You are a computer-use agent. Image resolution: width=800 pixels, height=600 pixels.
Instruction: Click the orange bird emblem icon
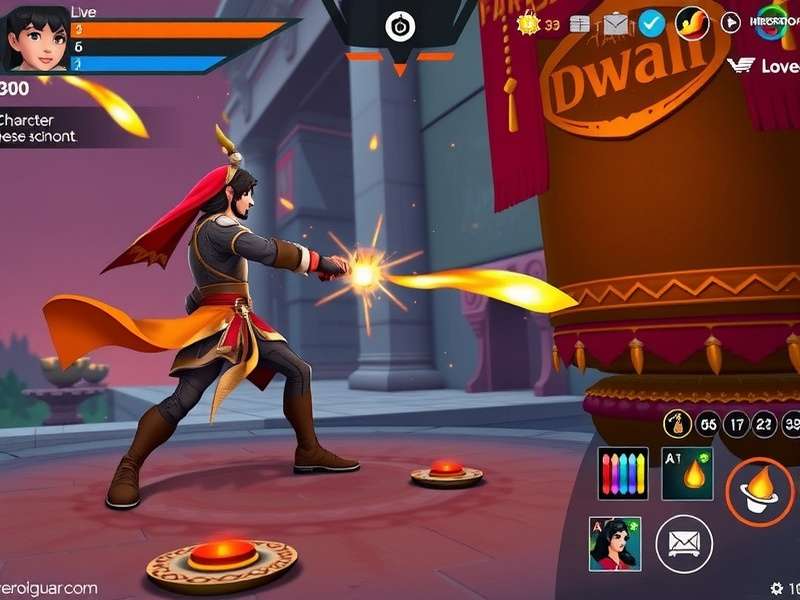[x=692, y=22]
